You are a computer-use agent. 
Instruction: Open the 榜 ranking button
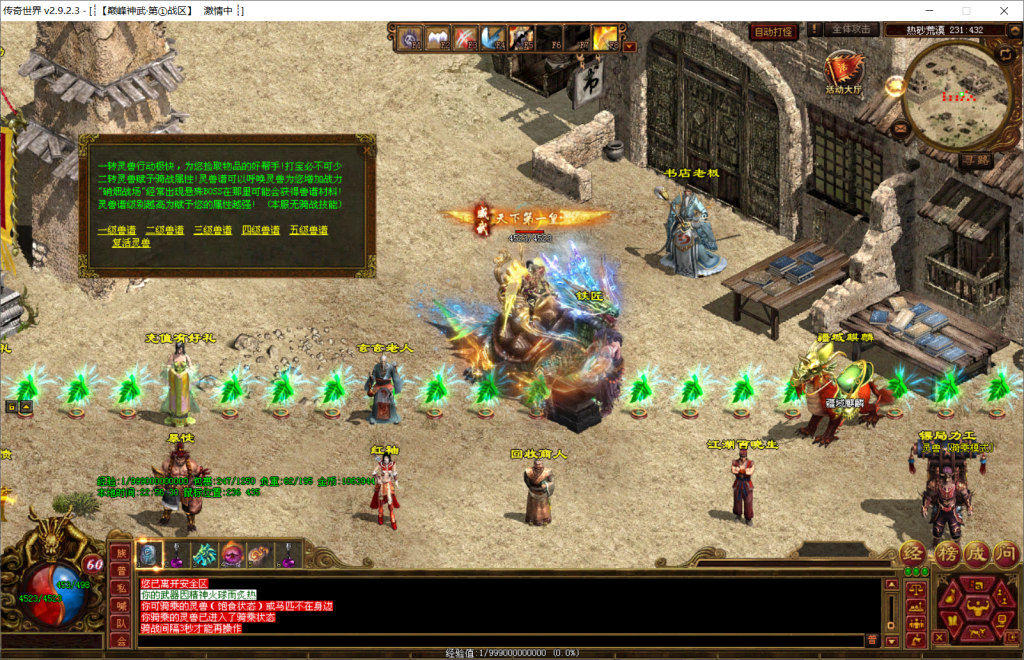pos(946,552)
